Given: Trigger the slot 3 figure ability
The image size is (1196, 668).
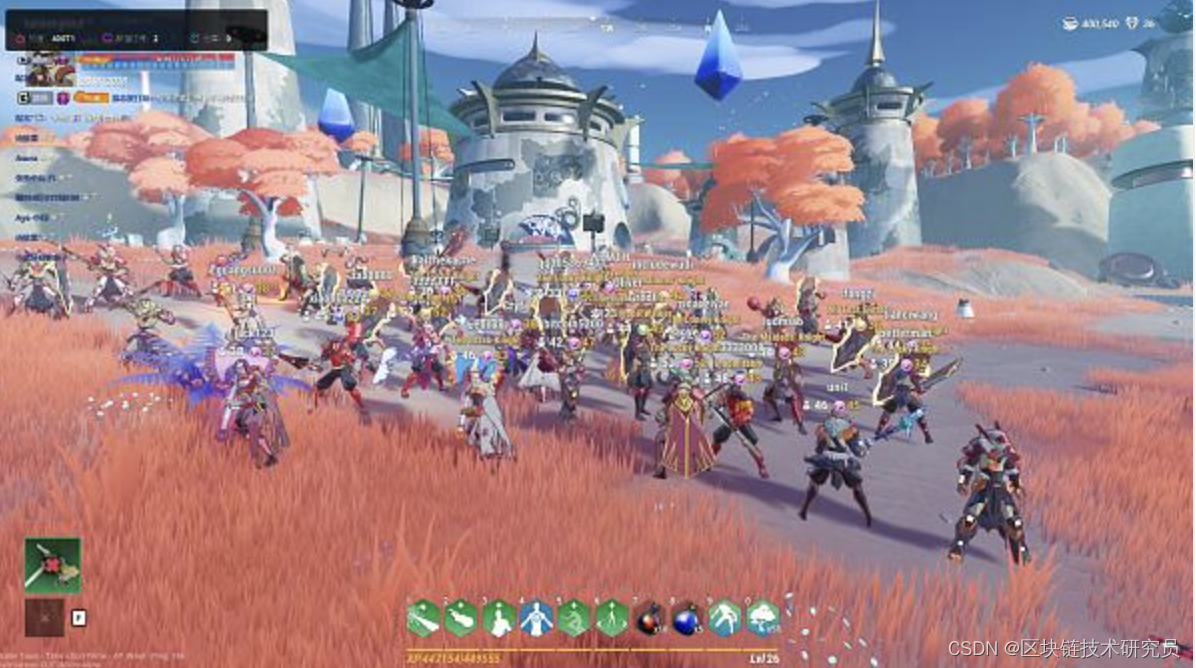Looking at the screenshot, I should tap(499, 618).
